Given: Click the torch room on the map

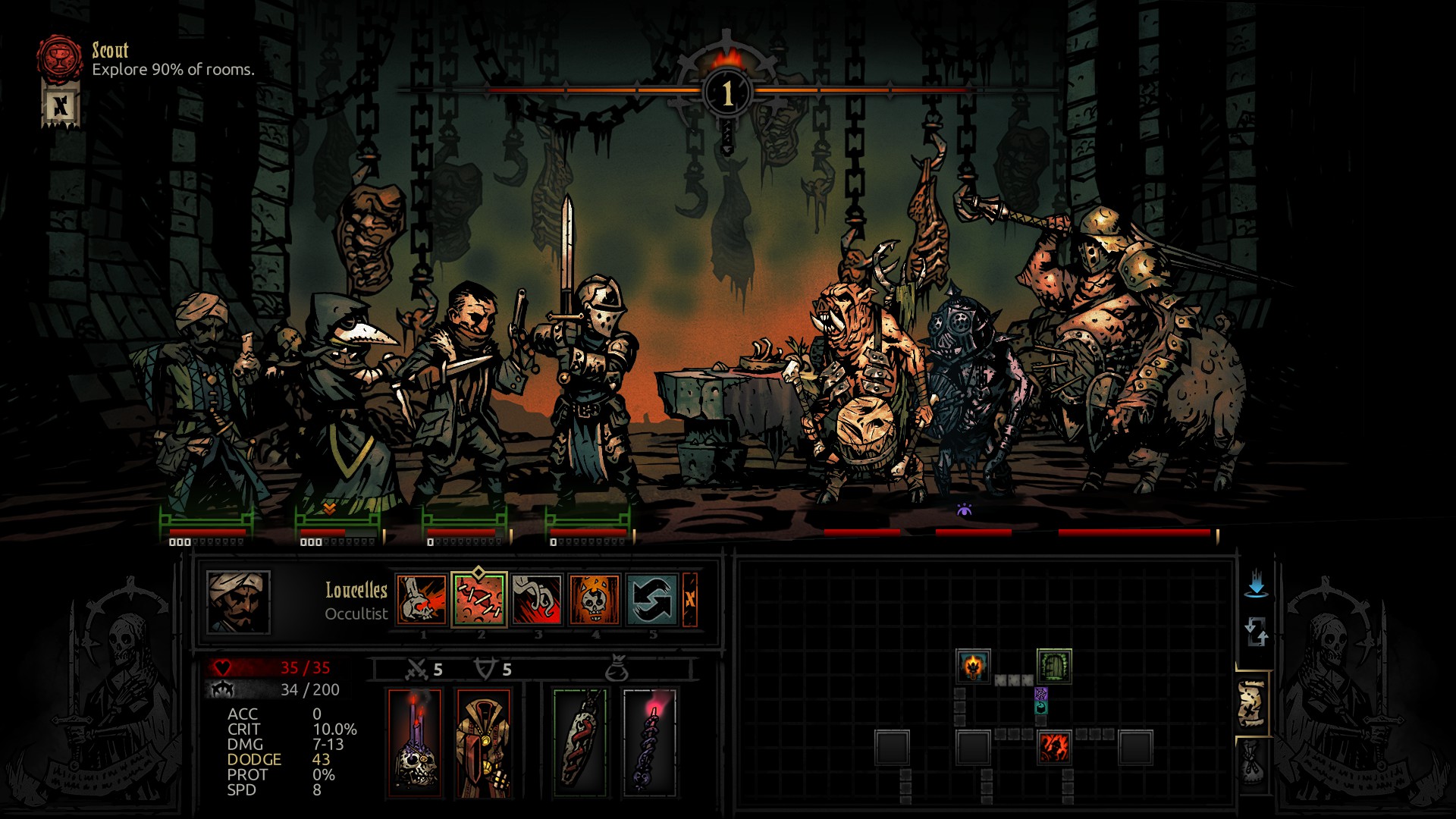Looking at the screenshot, I should (x=973, y=667).
